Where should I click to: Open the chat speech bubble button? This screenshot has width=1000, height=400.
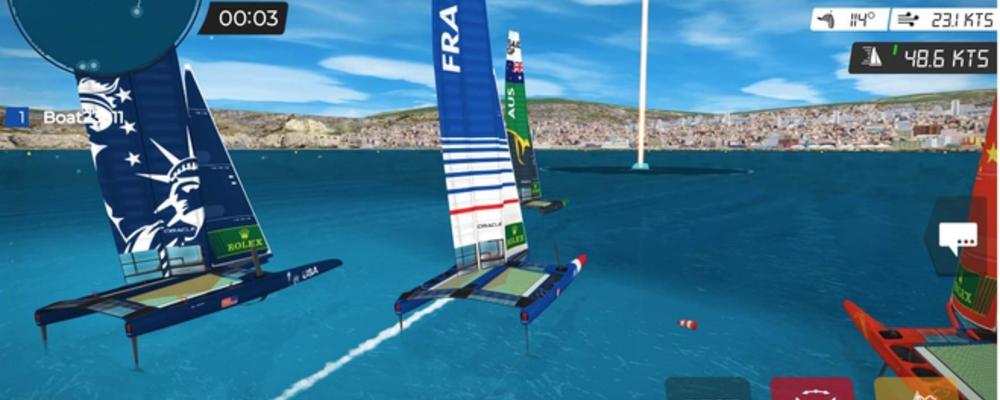click(963, 238)
